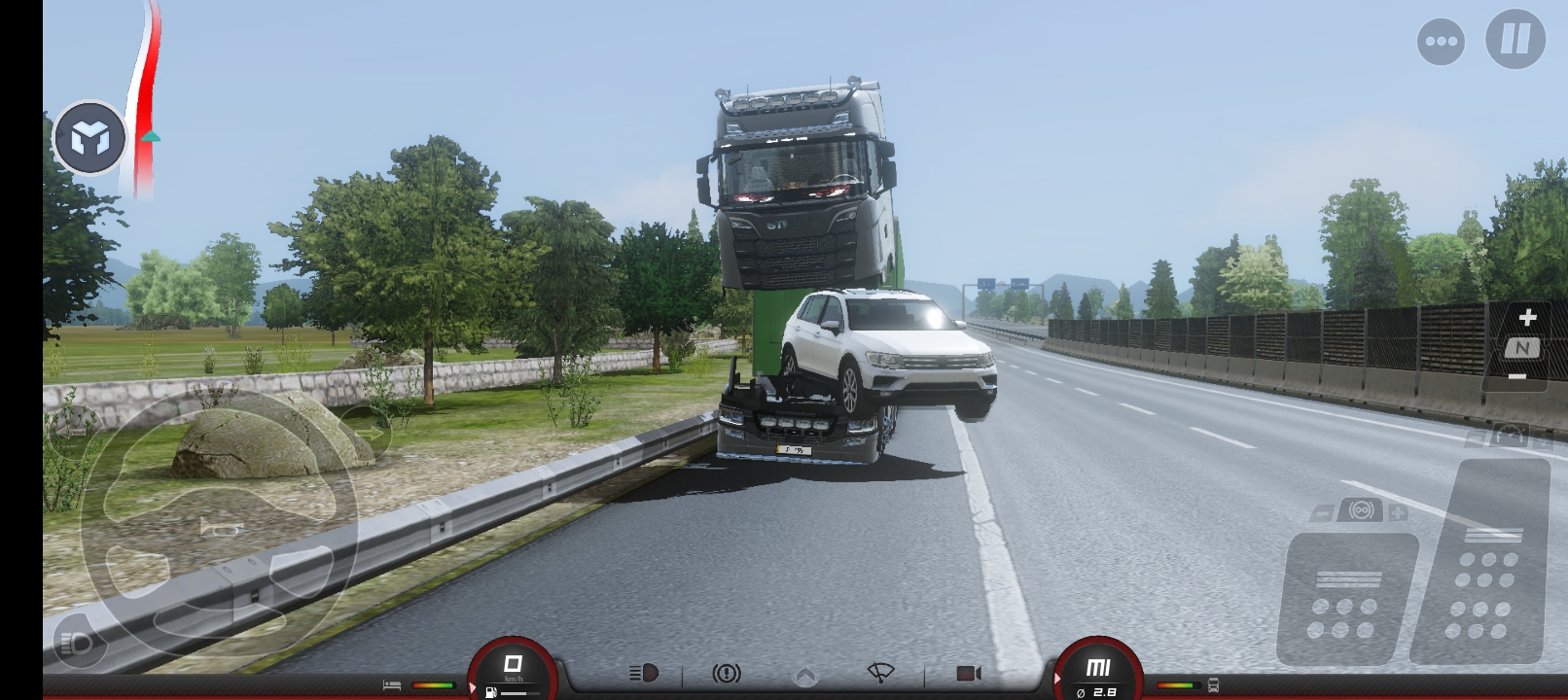Activate the cruise control speedometer button
The image size is (1568, 700).
1511,435
